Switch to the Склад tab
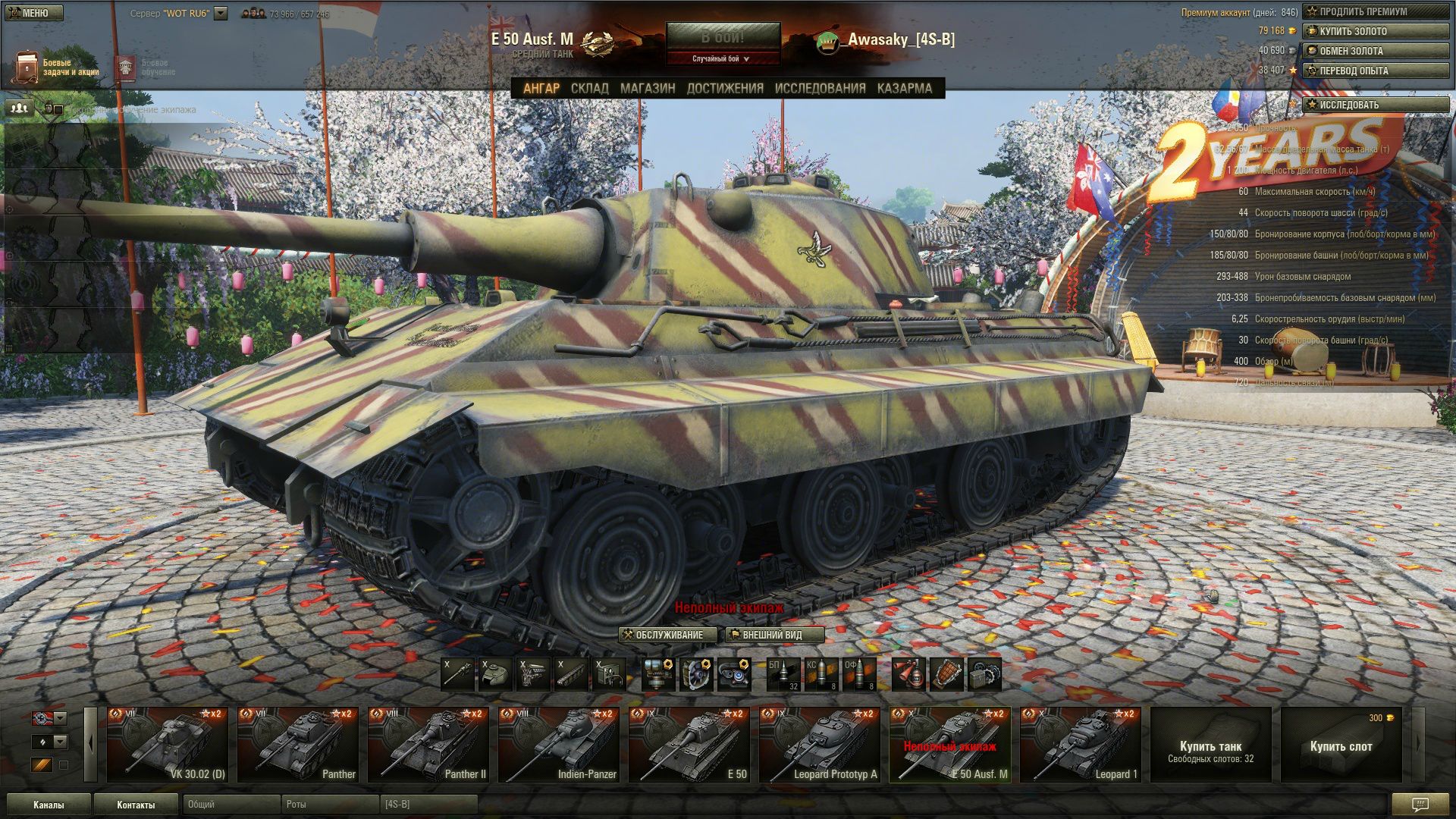Screen dimensions: 1456x819 (x=589, y=88)
